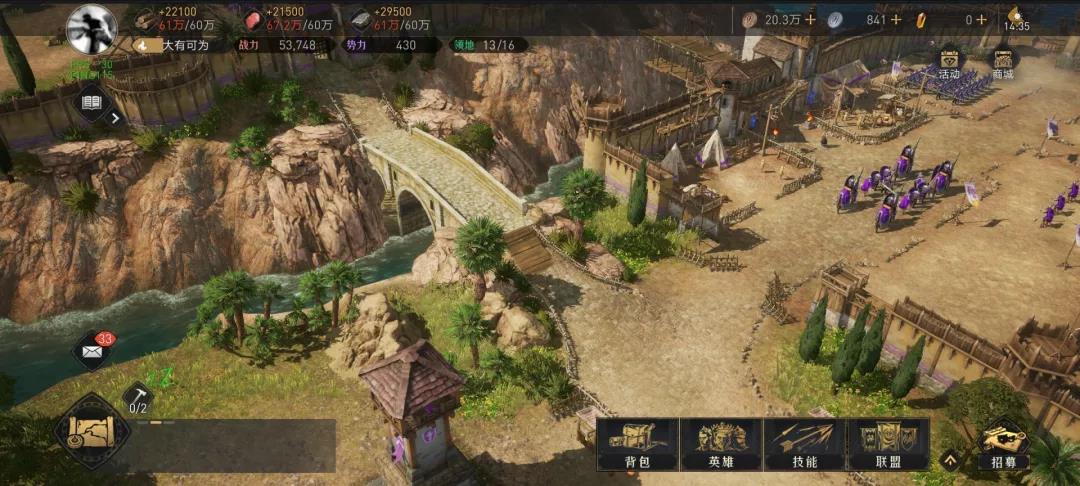Add more gold gems with the plus
The height and width of the screenshot is (486, 1080).
(x=983, y=19)
